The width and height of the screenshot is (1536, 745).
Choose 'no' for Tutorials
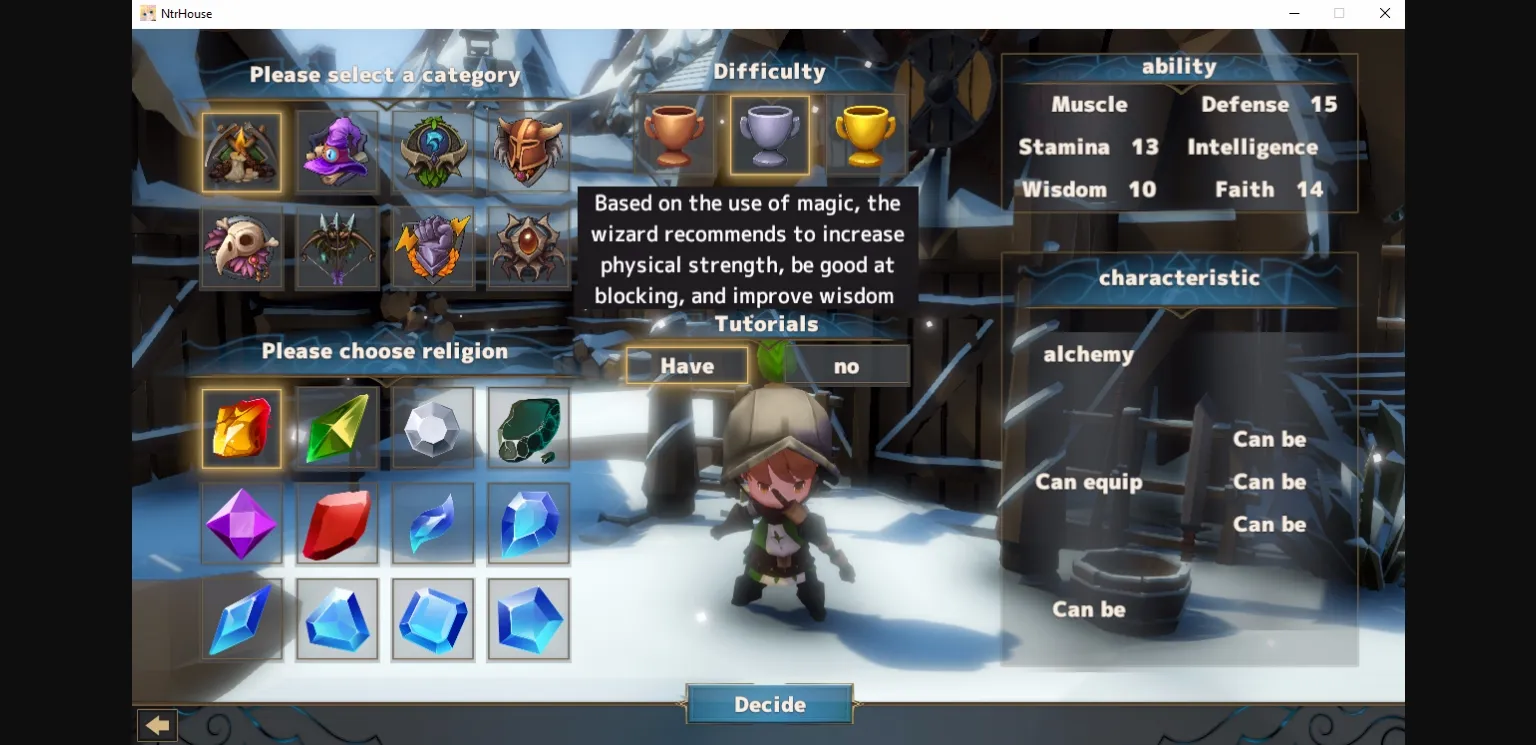point(846,365)
